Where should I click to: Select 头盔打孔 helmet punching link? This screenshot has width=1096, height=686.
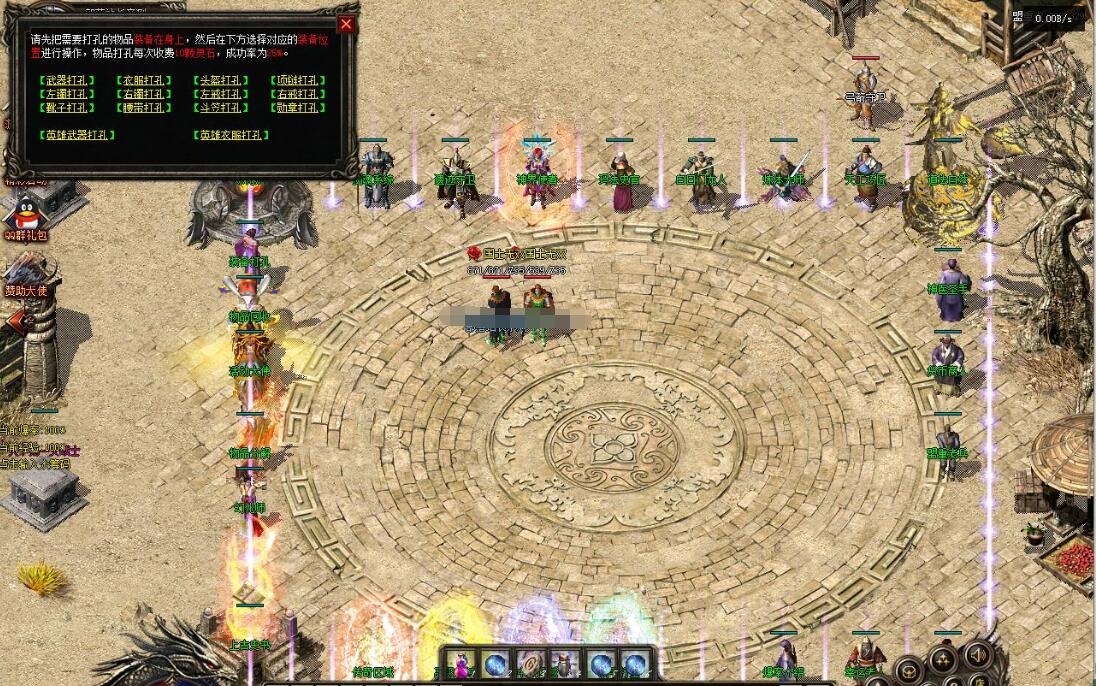[x=219, y=80]
